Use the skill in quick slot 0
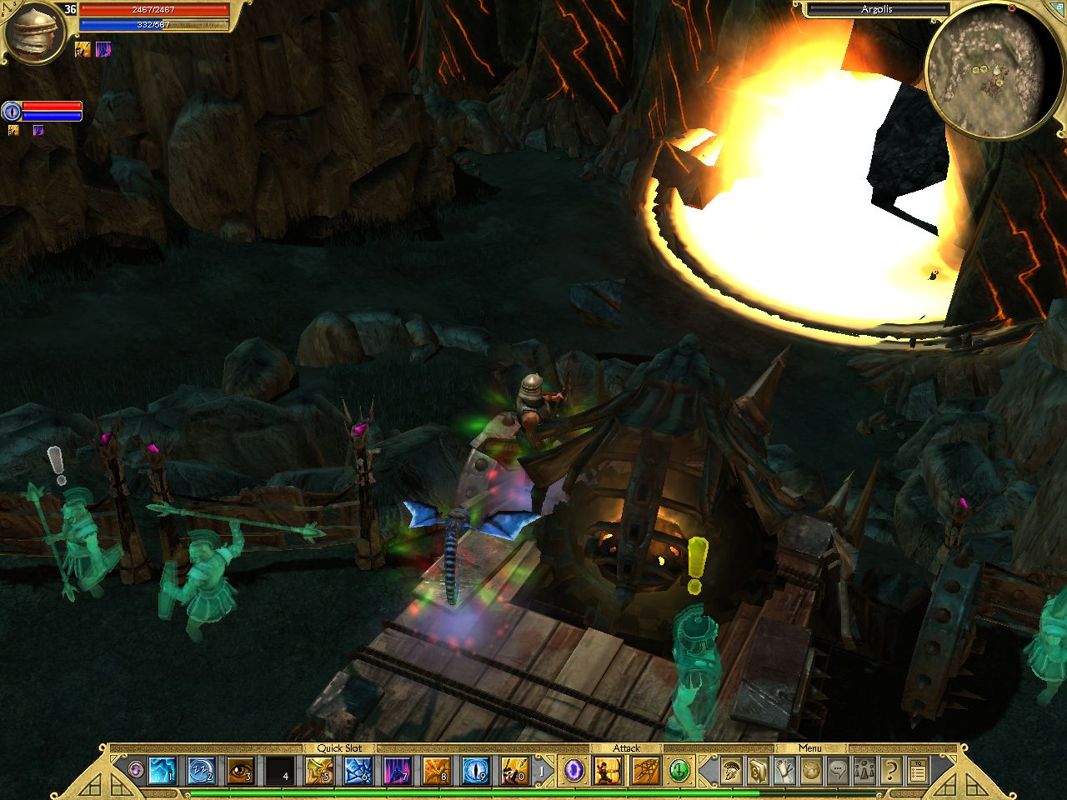 (x=514, y=771)
